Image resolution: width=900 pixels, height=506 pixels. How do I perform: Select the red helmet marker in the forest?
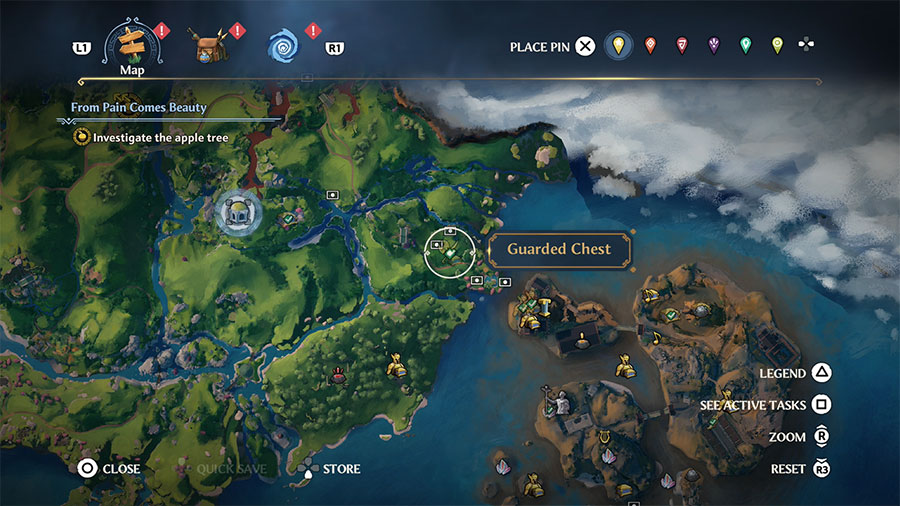339,376
